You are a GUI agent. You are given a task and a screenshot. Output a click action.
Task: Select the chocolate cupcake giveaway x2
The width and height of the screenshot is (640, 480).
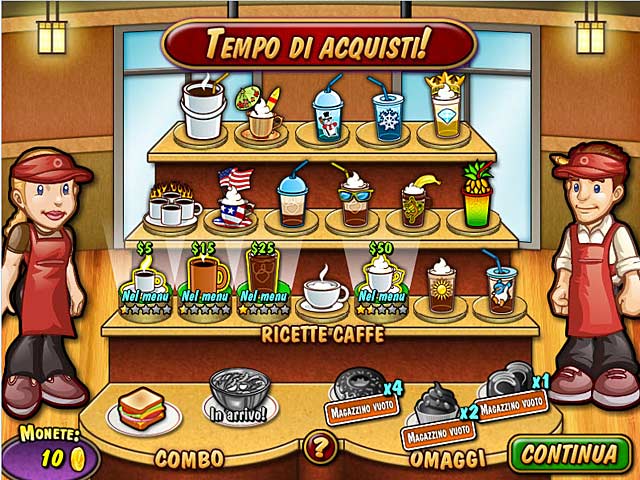(x=435, y=403)
